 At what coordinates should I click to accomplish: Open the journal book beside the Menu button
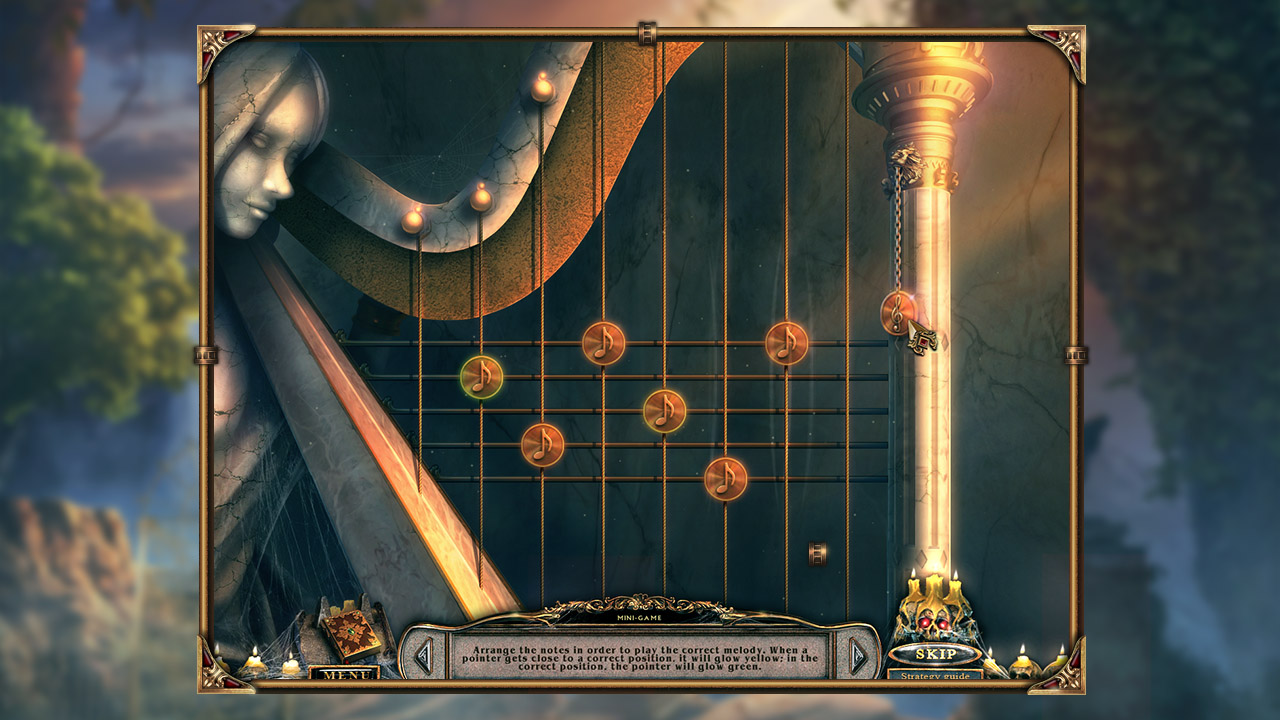click(352, 630)
